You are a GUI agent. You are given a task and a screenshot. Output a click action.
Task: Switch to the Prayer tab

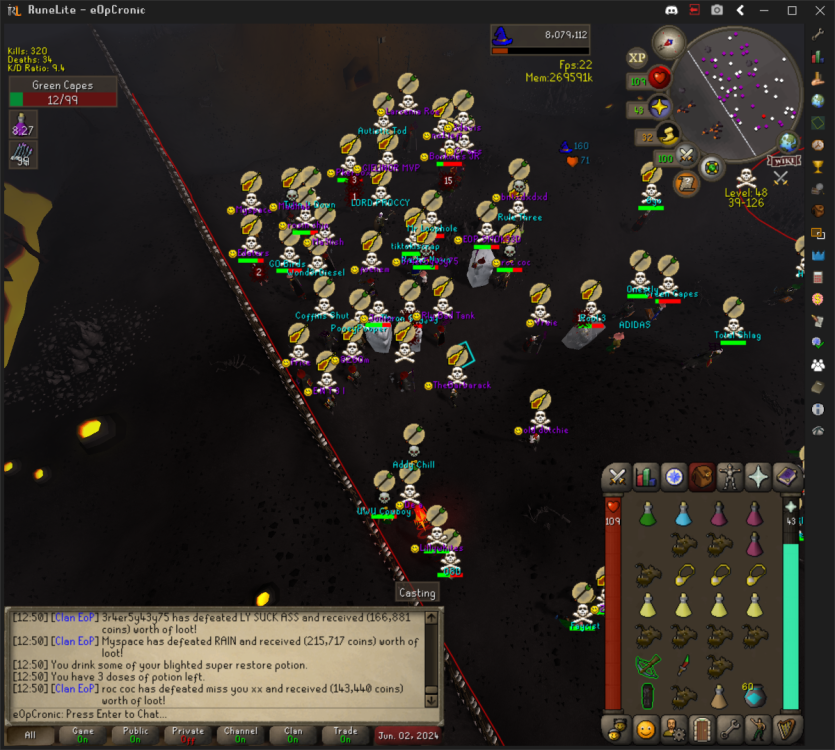tap(759, 478)
